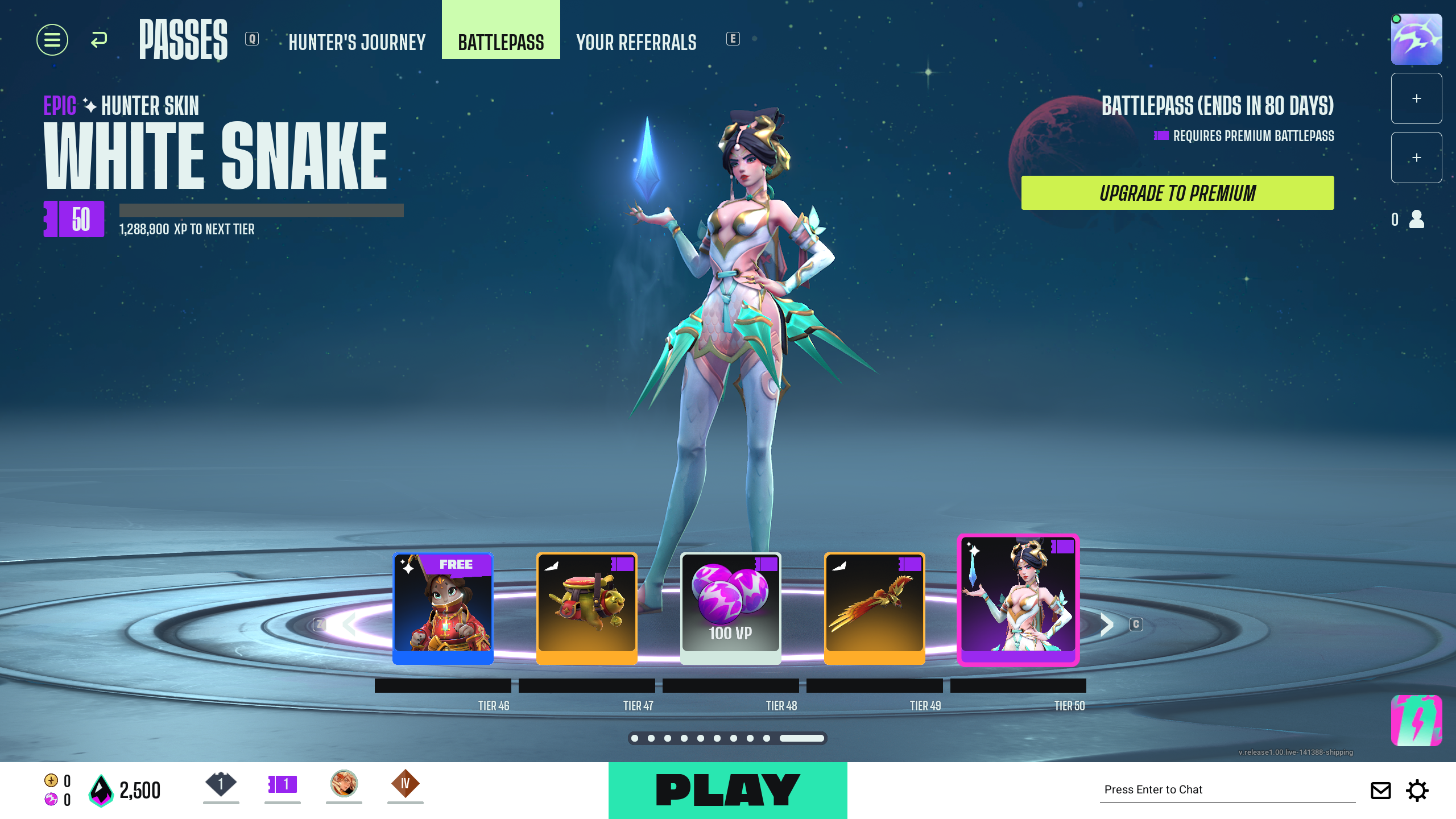Open the pink lightning bolt icon
This screenshot has width=1456, height=819.
[1416, 720]
